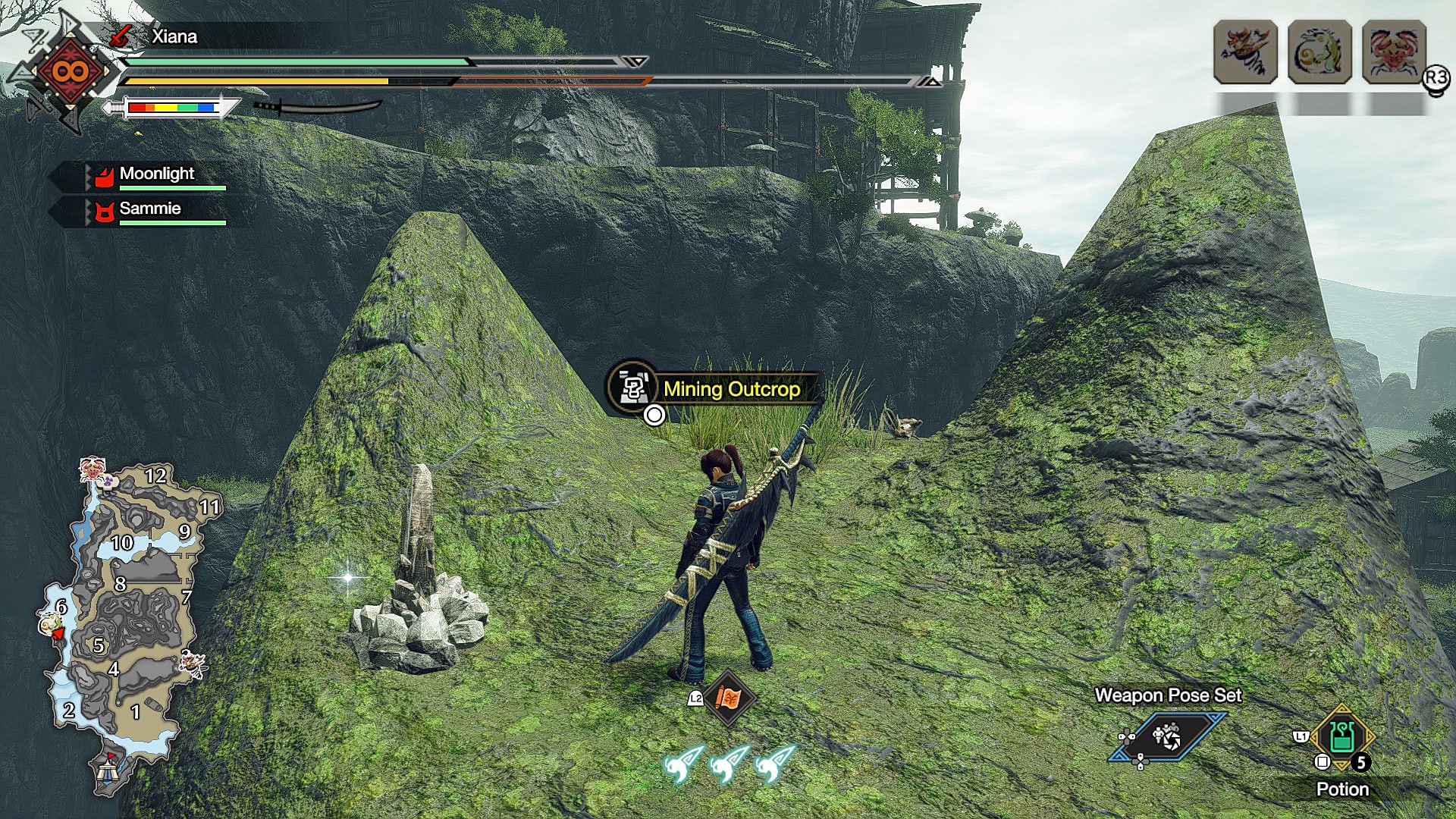Open the orange map icon near the hunter
The width and height of the screenshot is (1456, 819).
(727, 698)
